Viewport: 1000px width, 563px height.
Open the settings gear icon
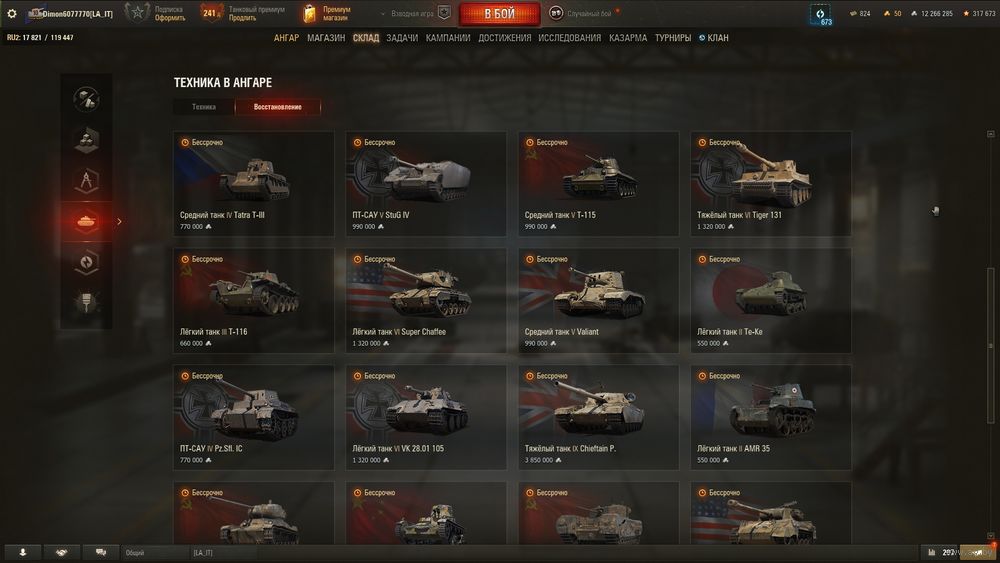12,13
